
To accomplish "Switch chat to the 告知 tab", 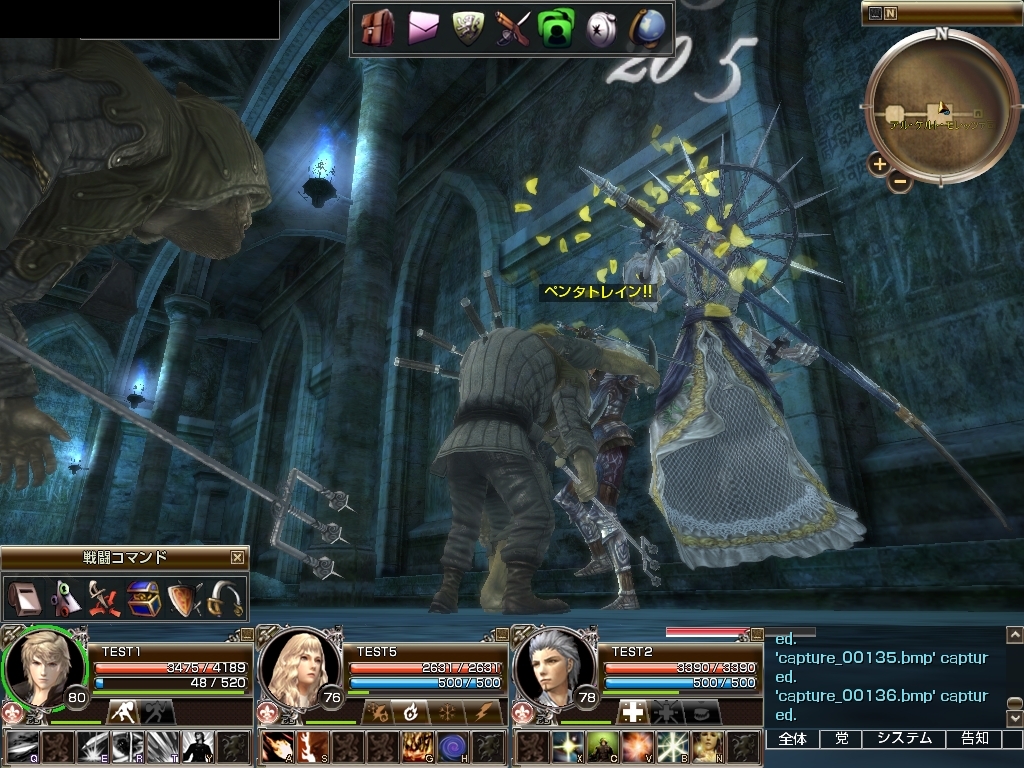I will (974, 739).
